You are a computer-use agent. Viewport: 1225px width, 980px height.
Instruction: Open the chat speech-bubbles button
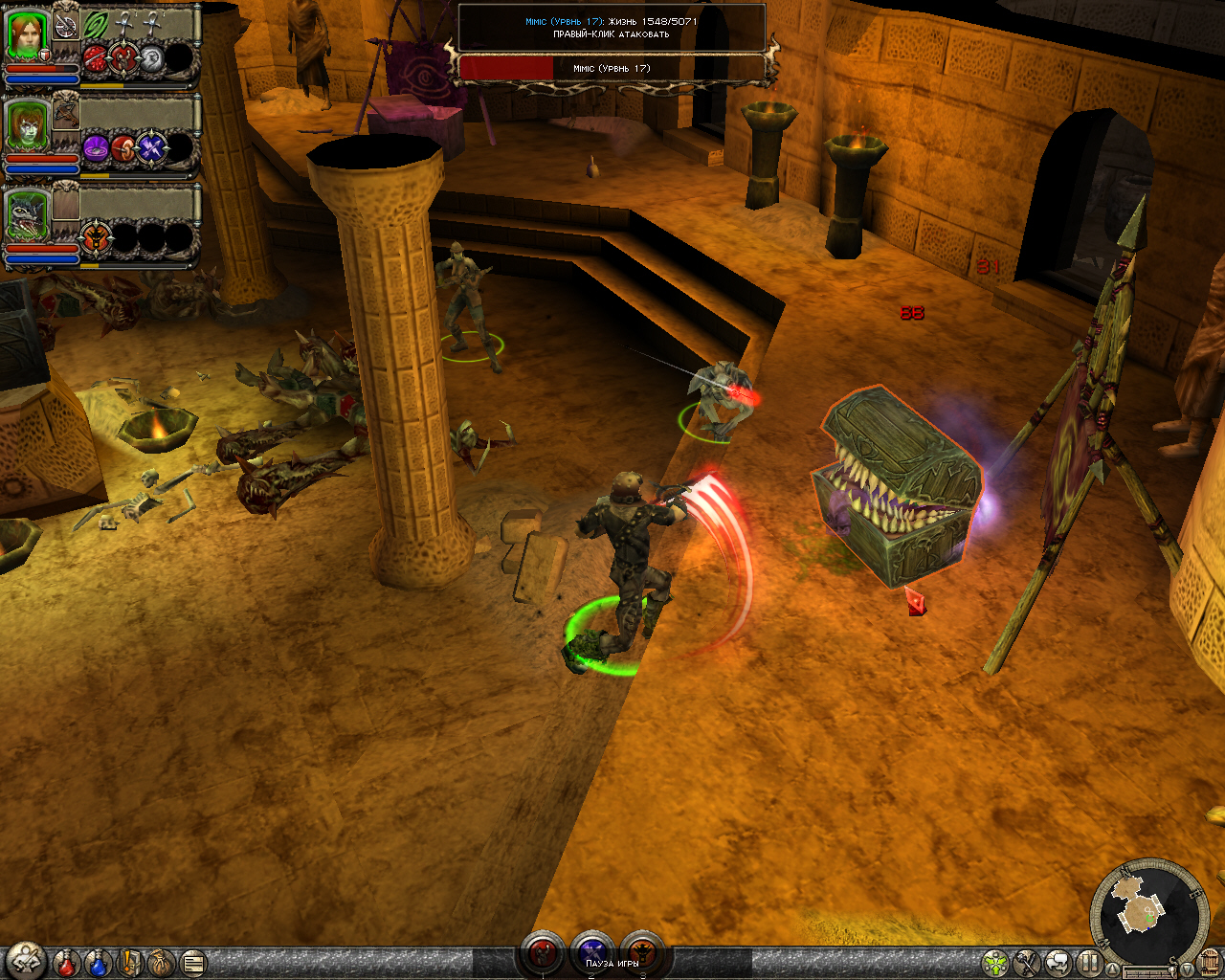pyautogui.click(x=1058, y=963)
